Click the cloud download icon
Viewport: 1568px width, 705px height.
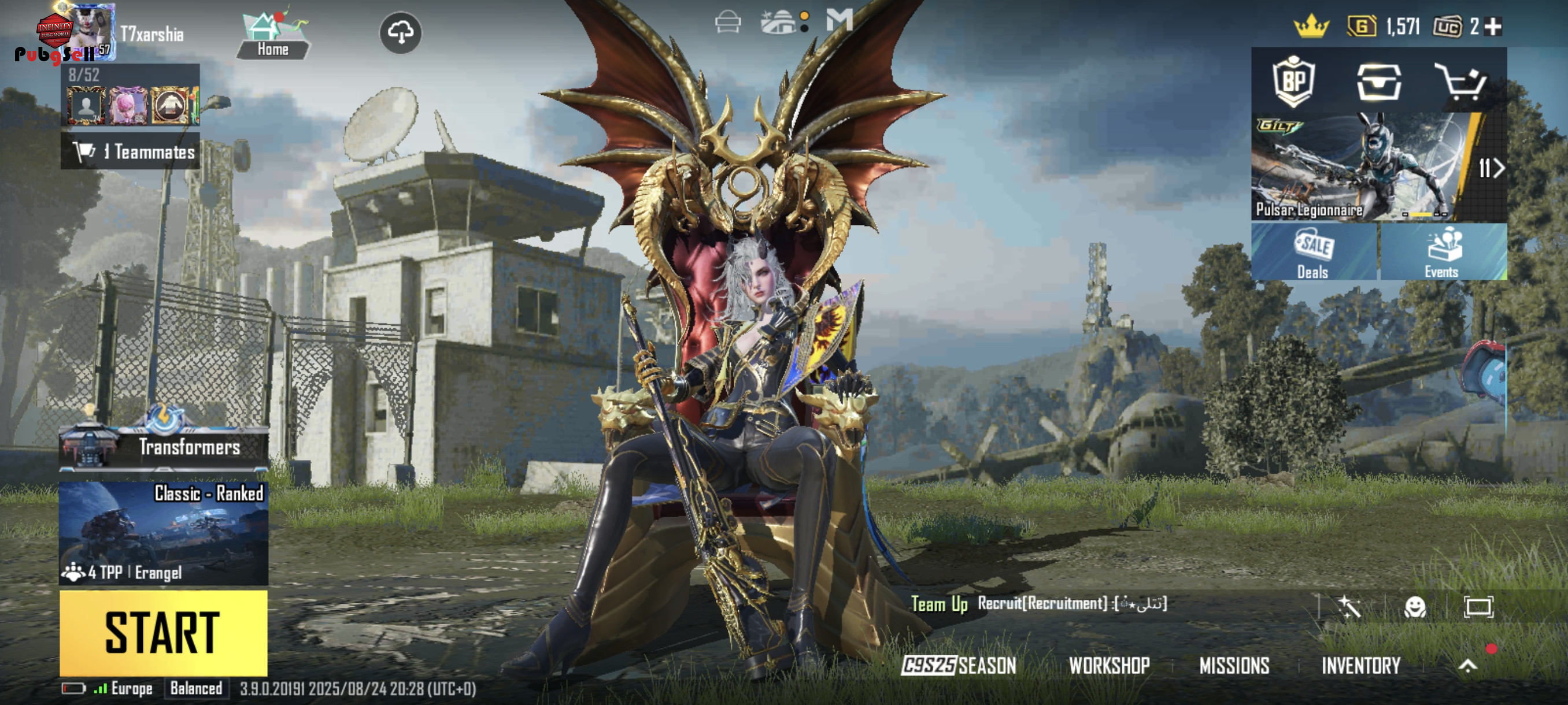[x=401, y=32]
